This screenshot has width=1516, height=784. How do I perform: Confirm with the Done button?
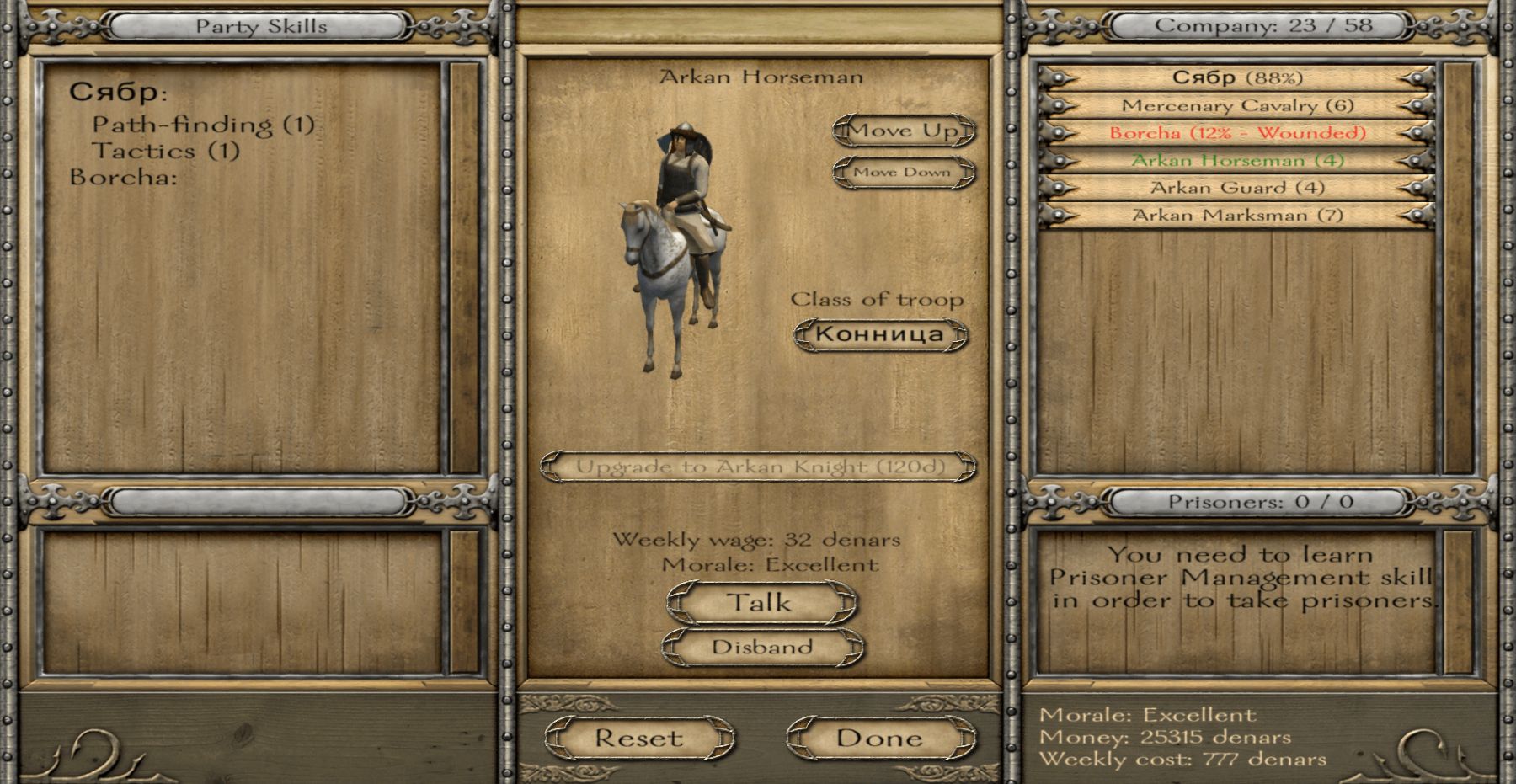pyautogui.click(x=879, y=739)
